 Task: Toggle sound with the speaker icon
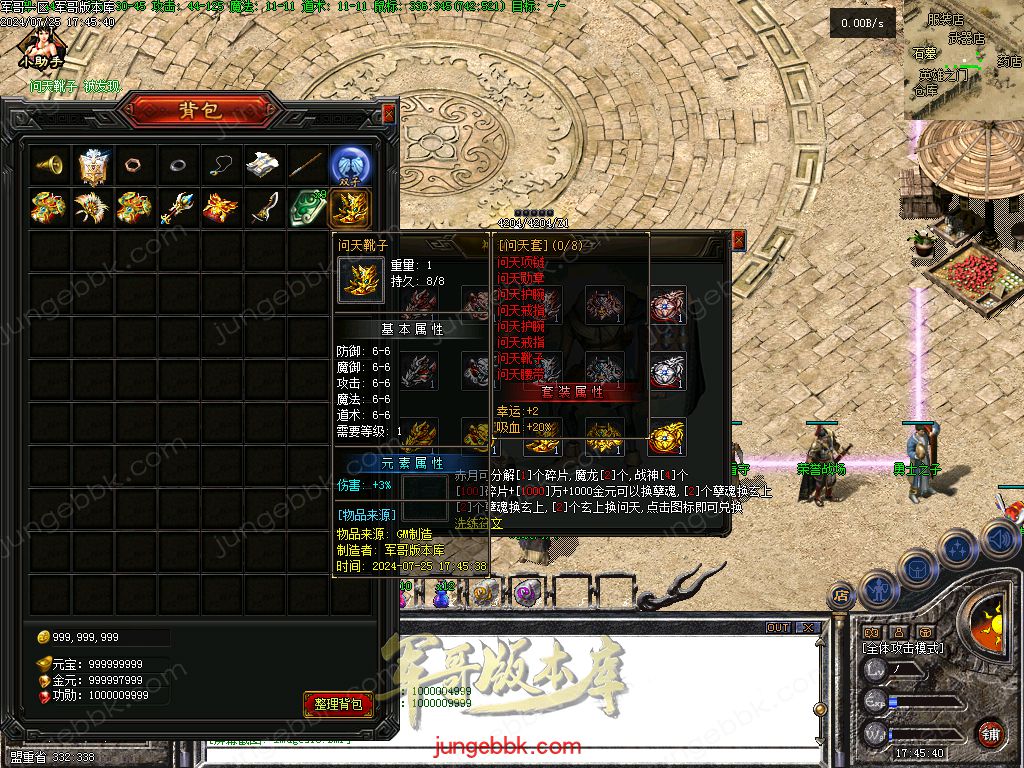click(x=999, y=541)
